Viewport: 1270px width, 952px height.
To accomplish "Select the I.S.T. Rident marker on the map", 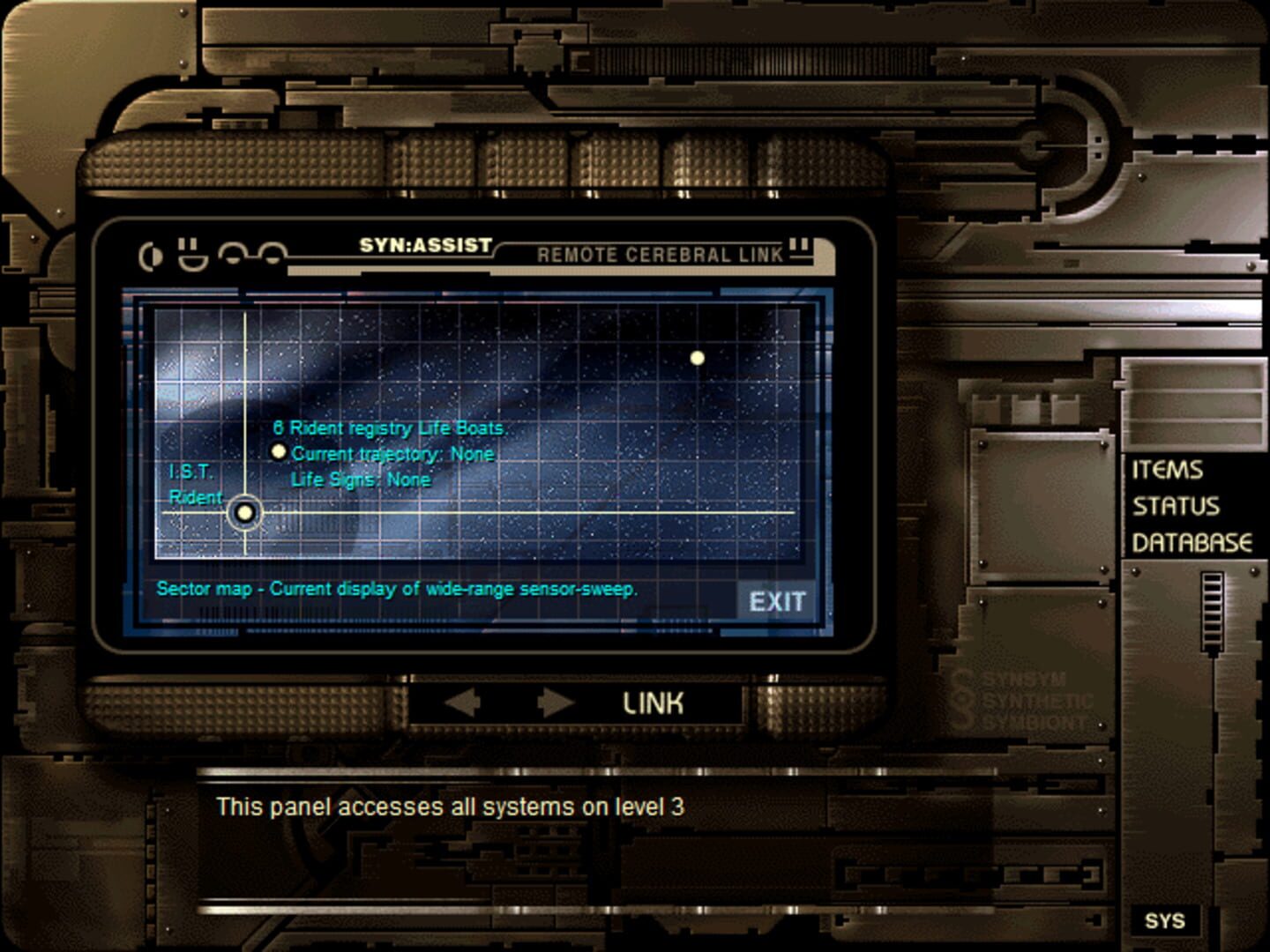I will coord(244,512).
